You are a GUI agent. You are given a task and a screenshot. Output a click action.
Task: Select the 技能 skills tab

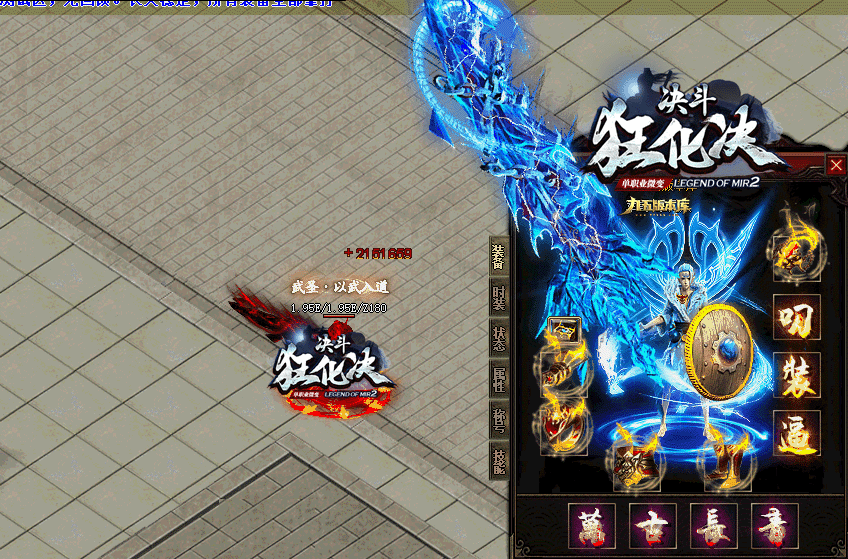click(498, 459)
